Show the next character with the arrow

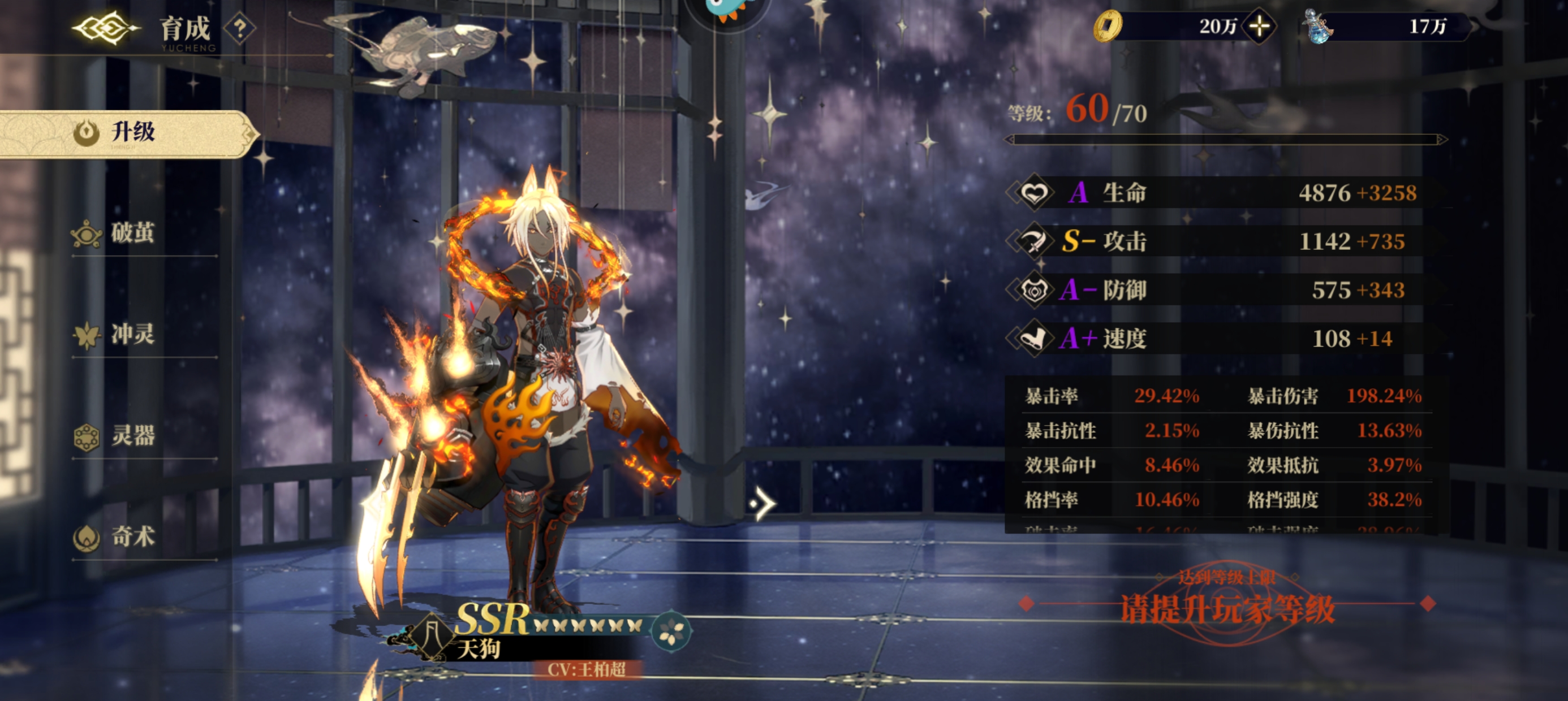point(761,504)
